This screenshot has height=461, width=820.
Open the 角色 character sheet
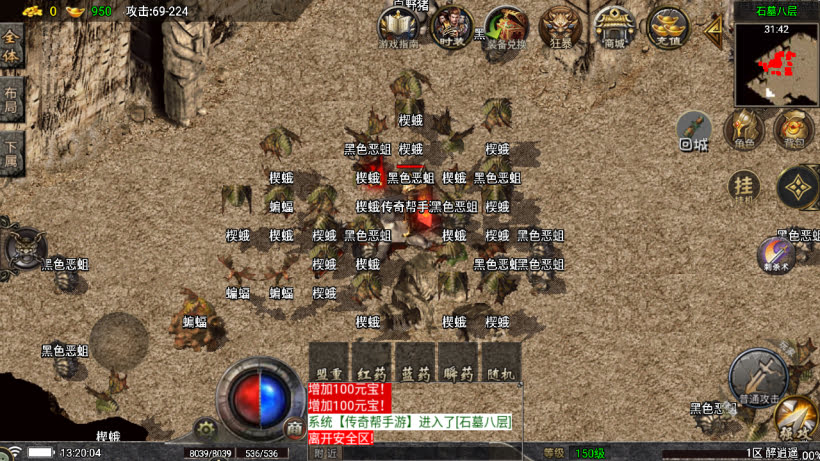click(x=743, y=128)
